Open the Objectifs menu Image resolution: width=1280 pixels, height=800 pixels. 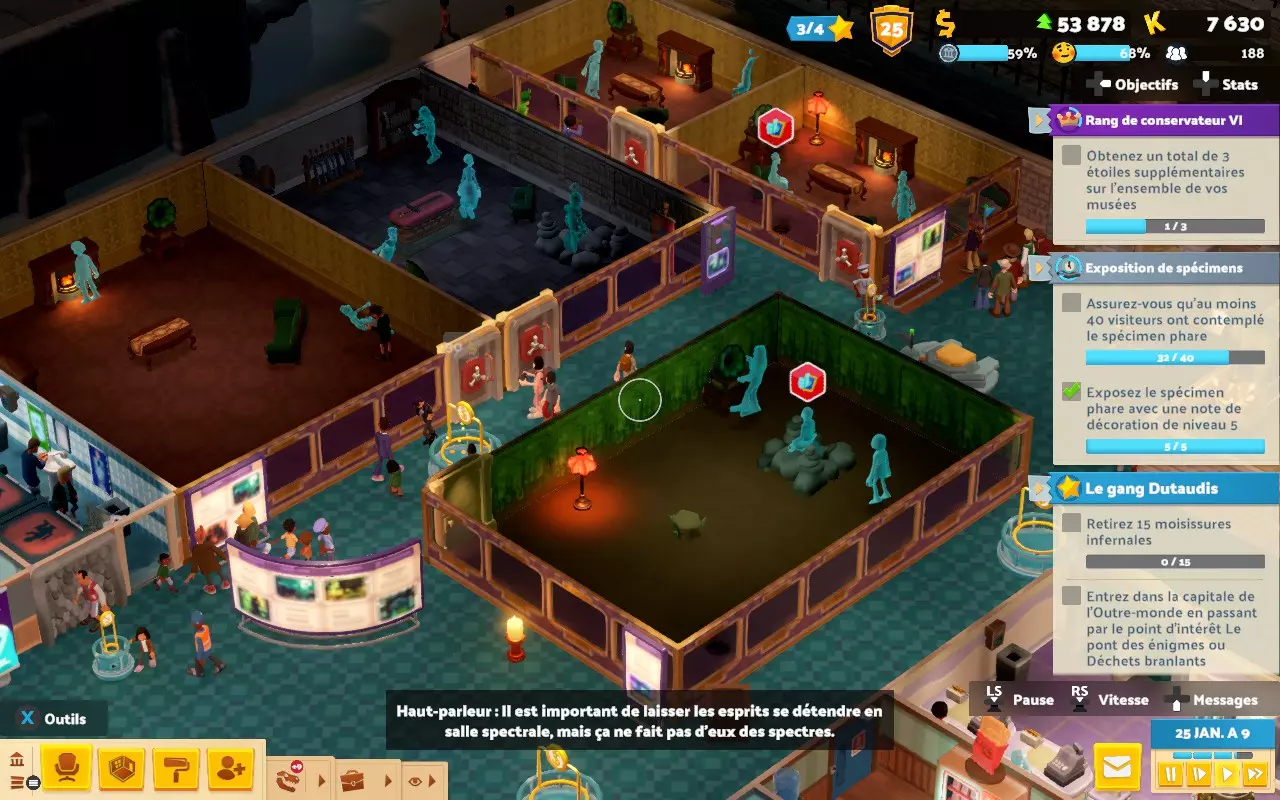(x=1145, y=84)
